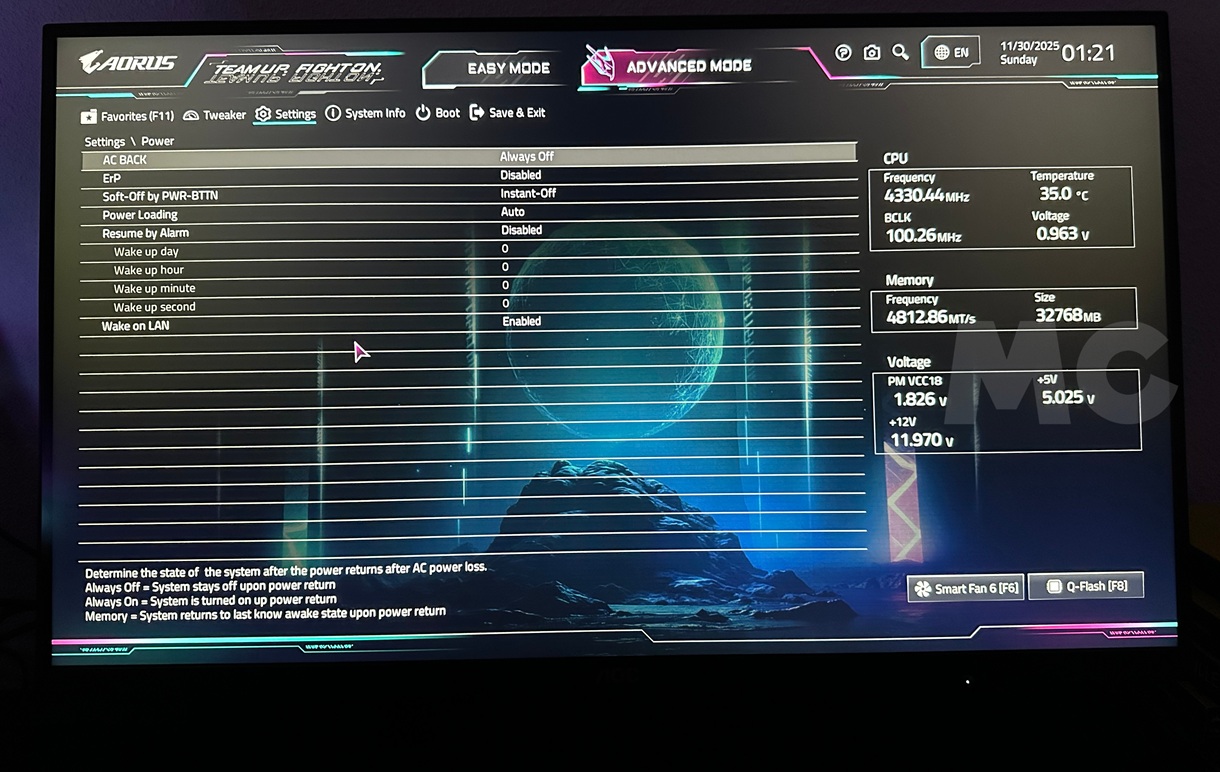
Task: Open the Favorites (F11) tab
Action: click(128, 116)
